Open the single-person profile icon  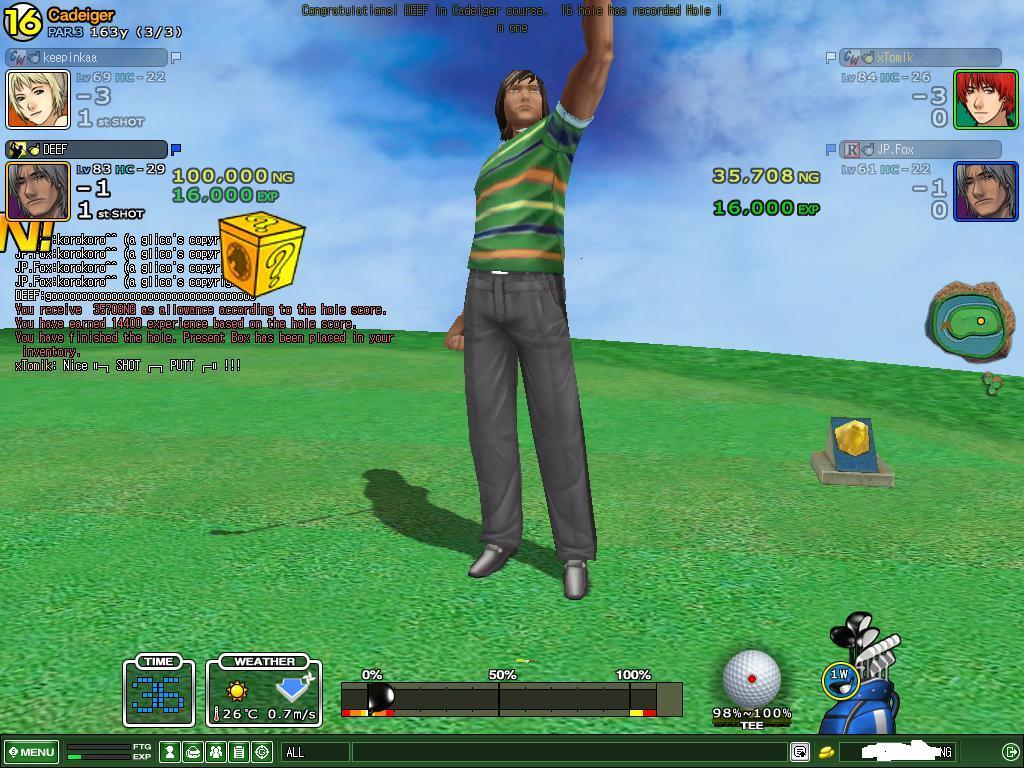pos(171,752)
